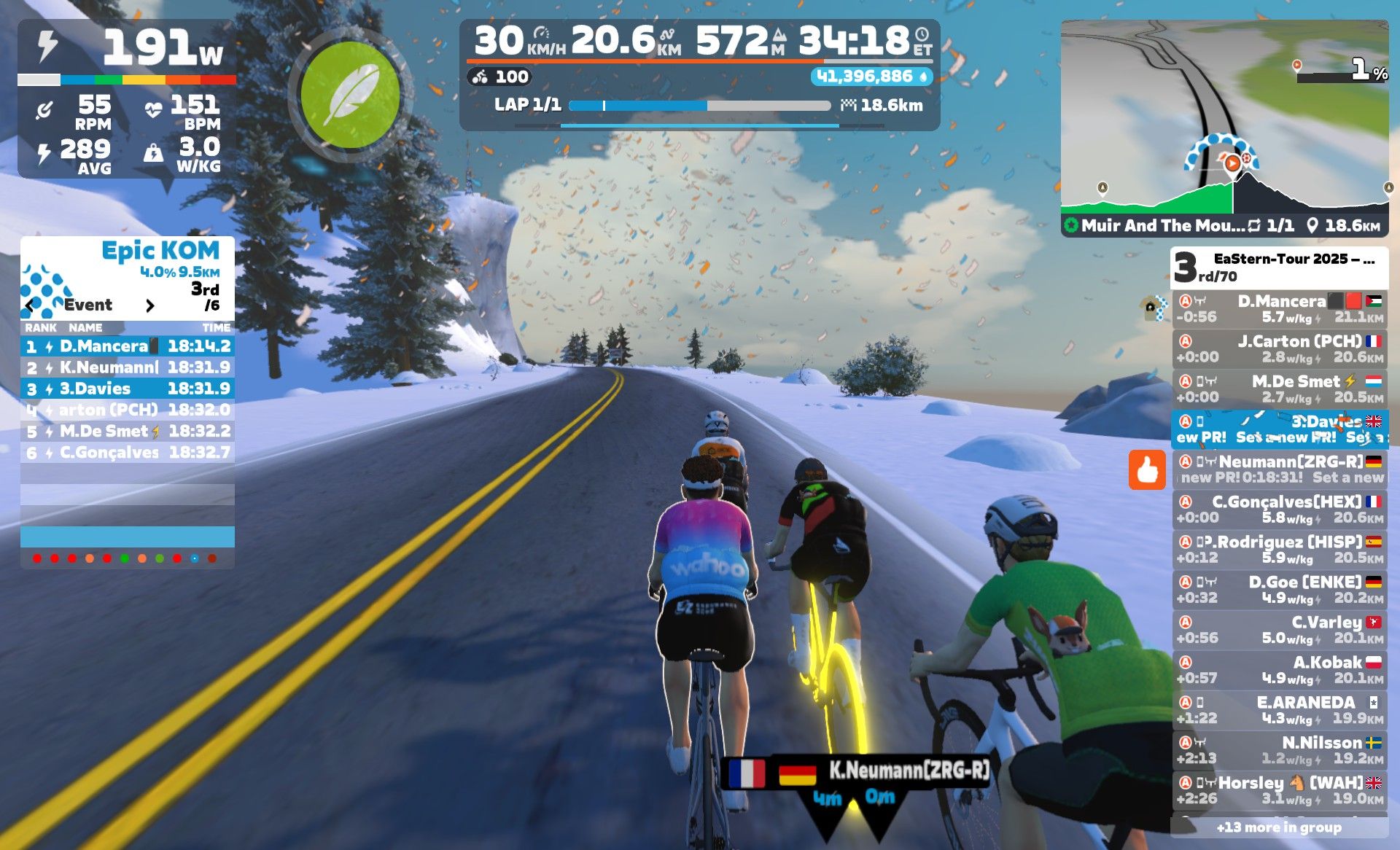Expand the +13 more in group
Image resolution: width=1400 pixels, height=850 pixels.
tap(1280, 827)
